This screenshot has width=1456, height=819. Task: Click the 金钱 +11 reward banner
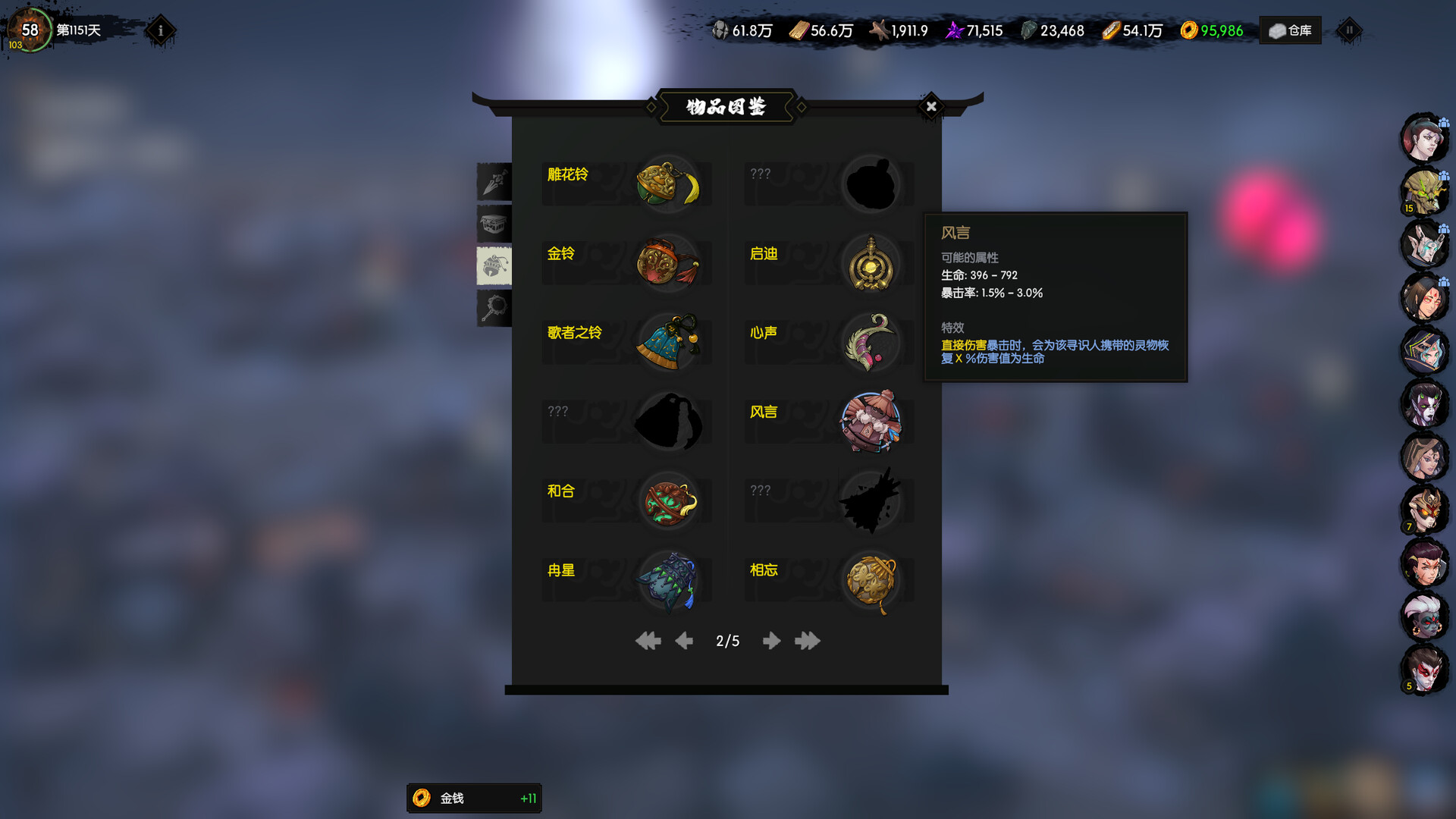[474, 798]
